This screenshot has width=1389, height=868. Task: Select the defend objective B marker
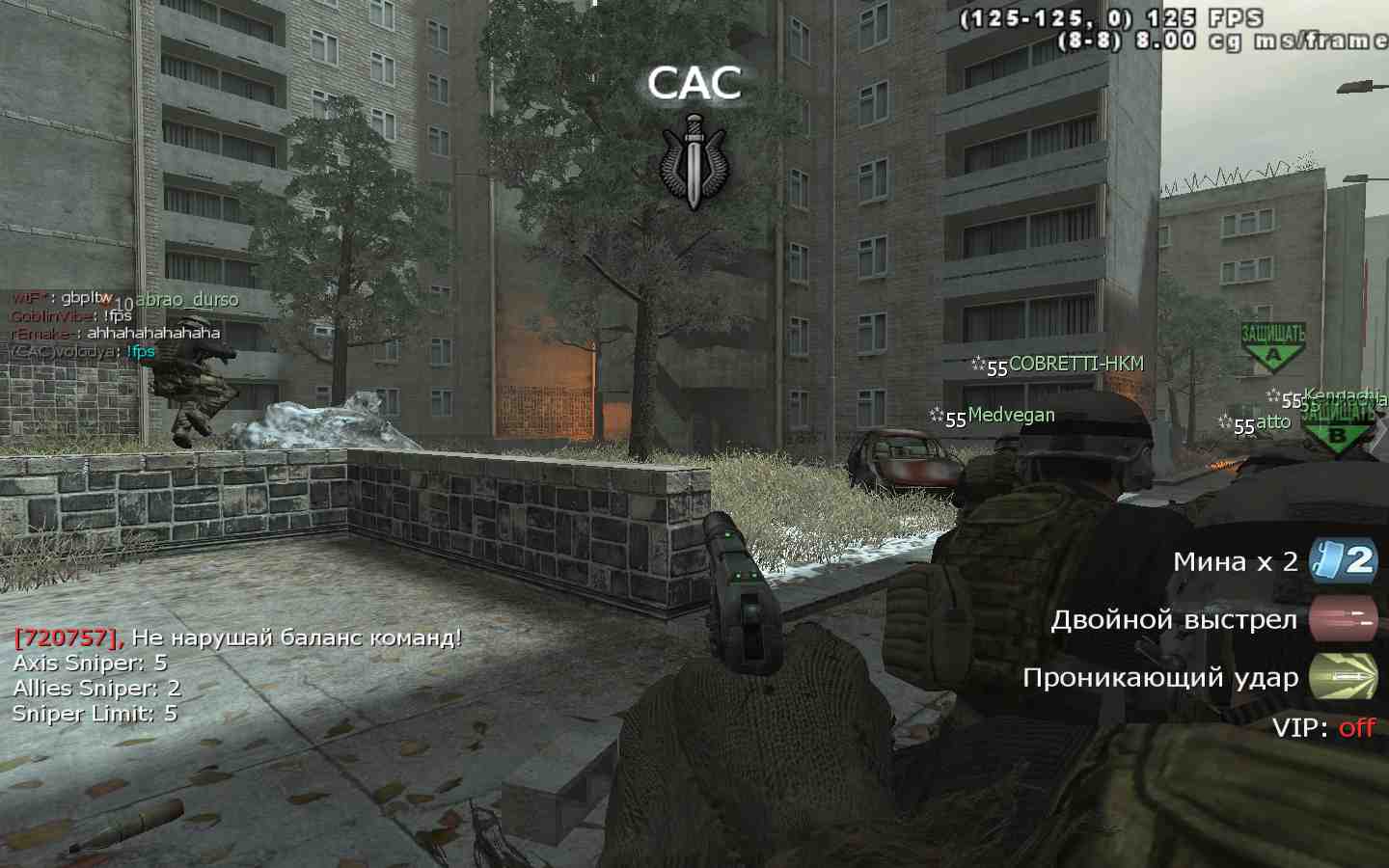pyautogui.click(x=1338, y=427)
